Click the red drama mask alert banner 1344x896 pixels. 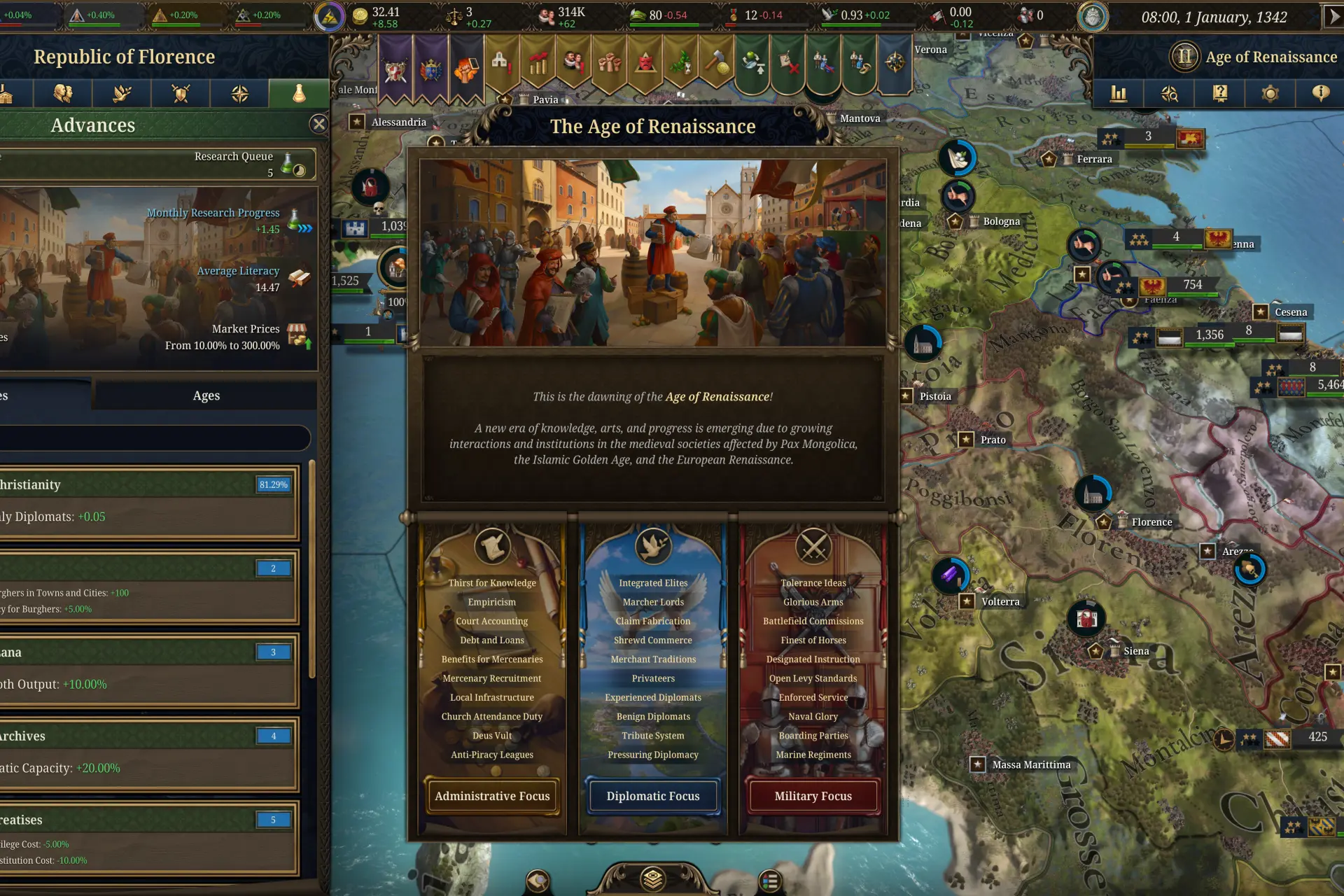point(645,64)
